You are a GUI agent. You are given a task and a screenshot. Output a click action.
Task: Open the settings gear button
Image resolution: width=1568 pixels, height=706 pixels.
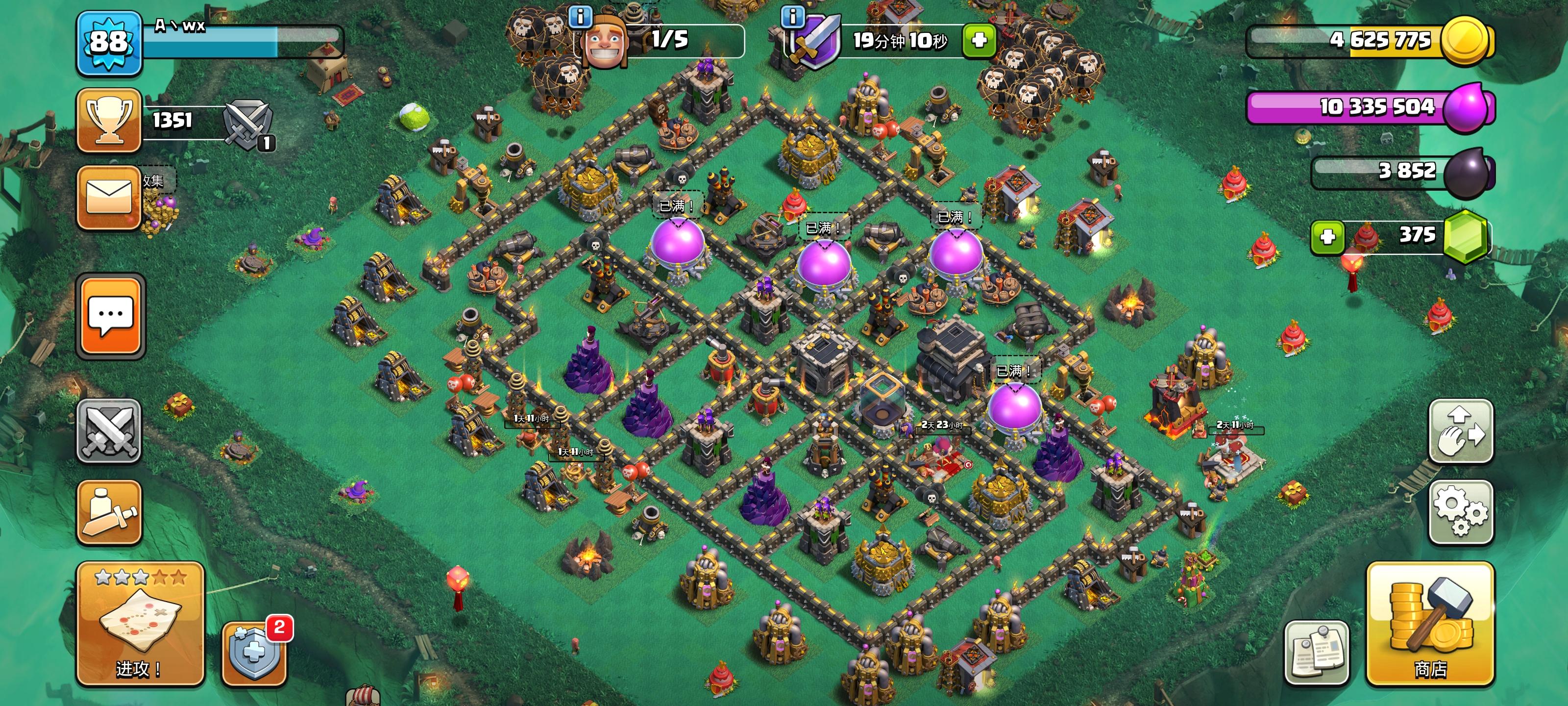(x=1460, y=512)
